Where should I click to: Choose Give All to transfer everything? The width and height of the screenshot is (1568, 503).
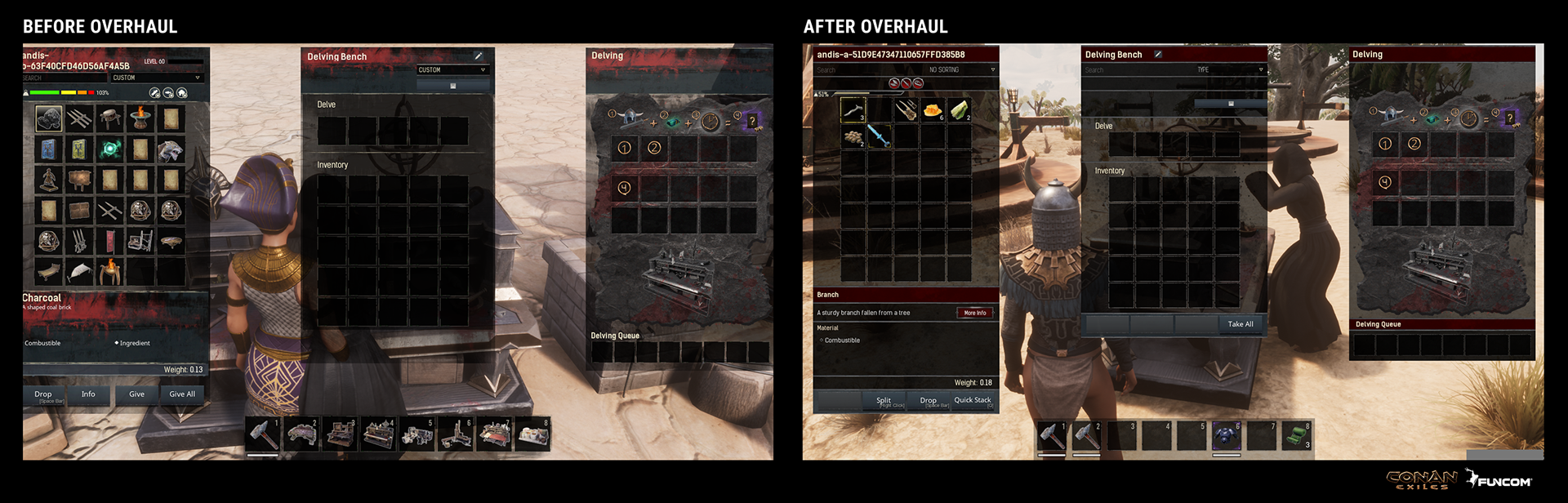click(182, 394)
